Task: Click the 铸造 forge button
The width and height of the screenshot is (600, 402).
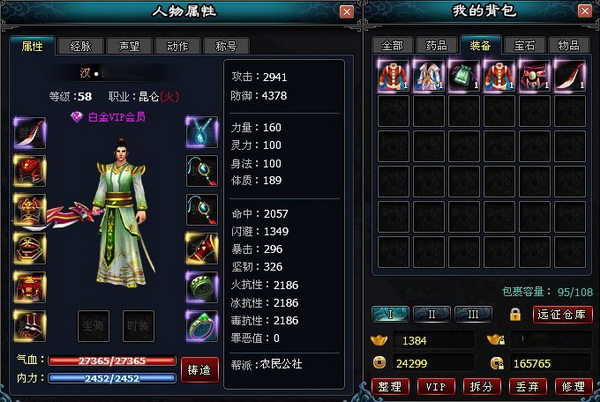Action: (199, 369)
